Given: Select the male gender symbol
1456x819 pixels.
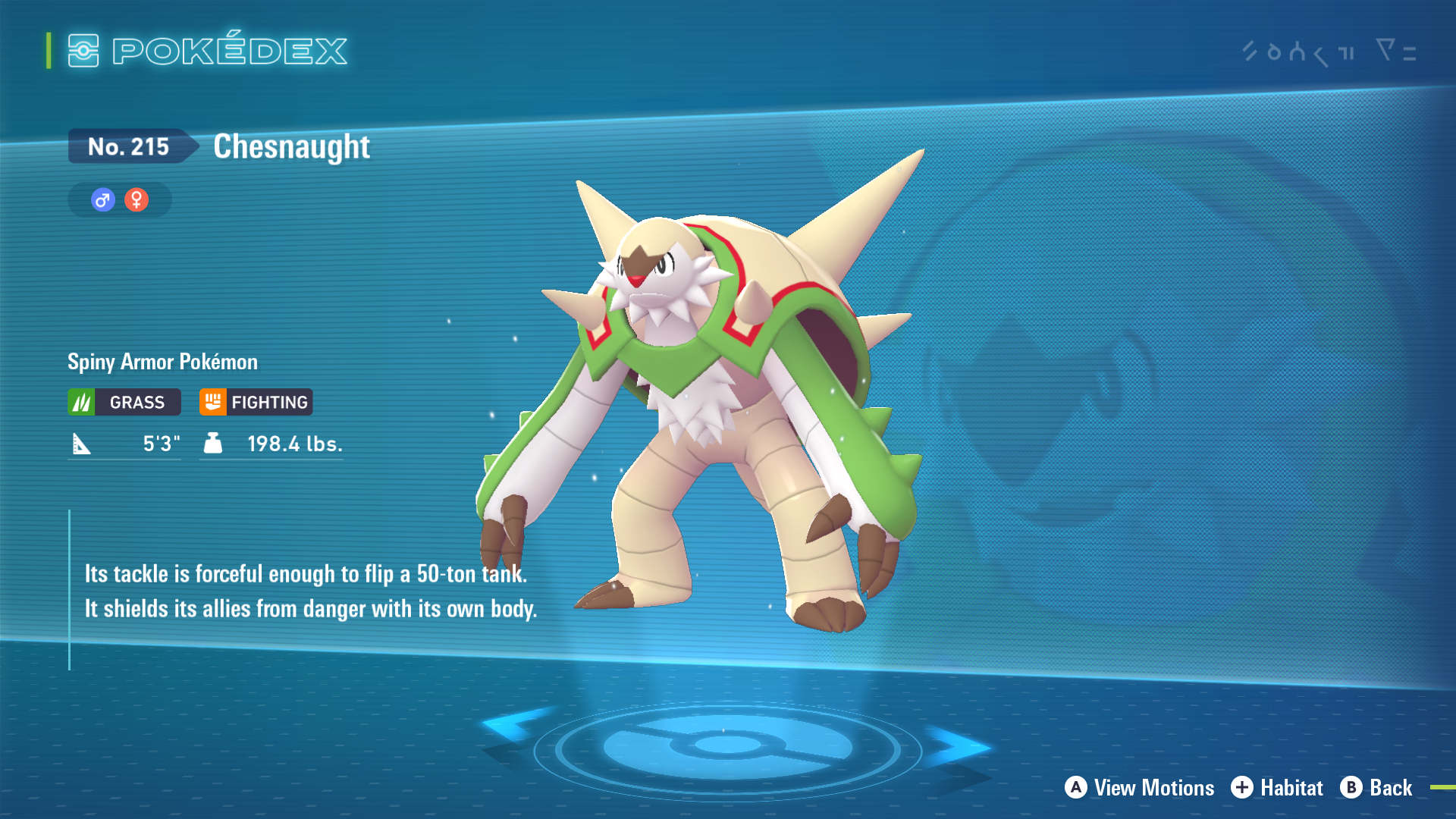Looking at the screenshot, I should click(103, 200).
